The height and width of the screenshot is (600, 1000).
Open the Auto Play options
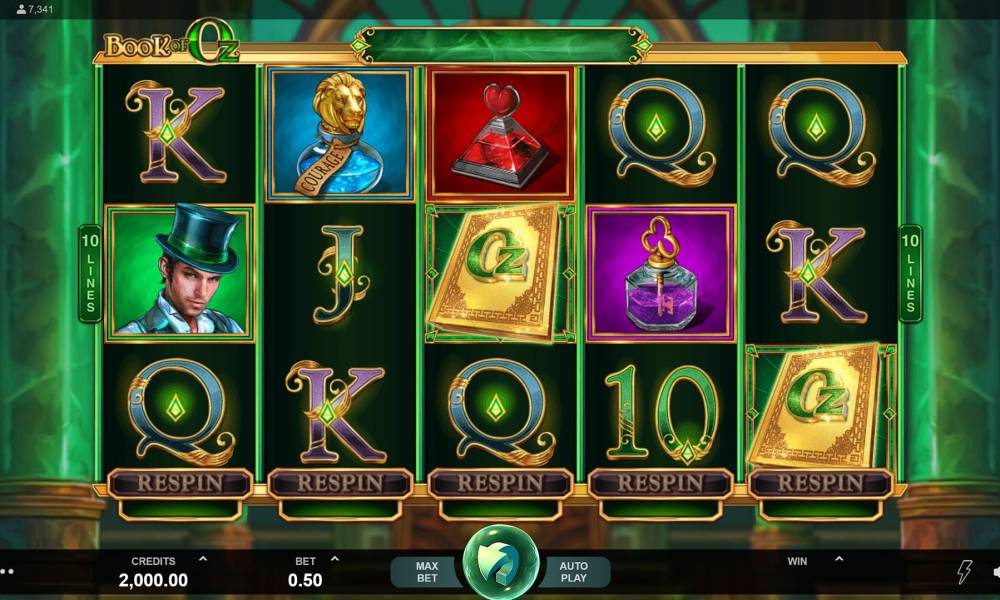point(573,572)
